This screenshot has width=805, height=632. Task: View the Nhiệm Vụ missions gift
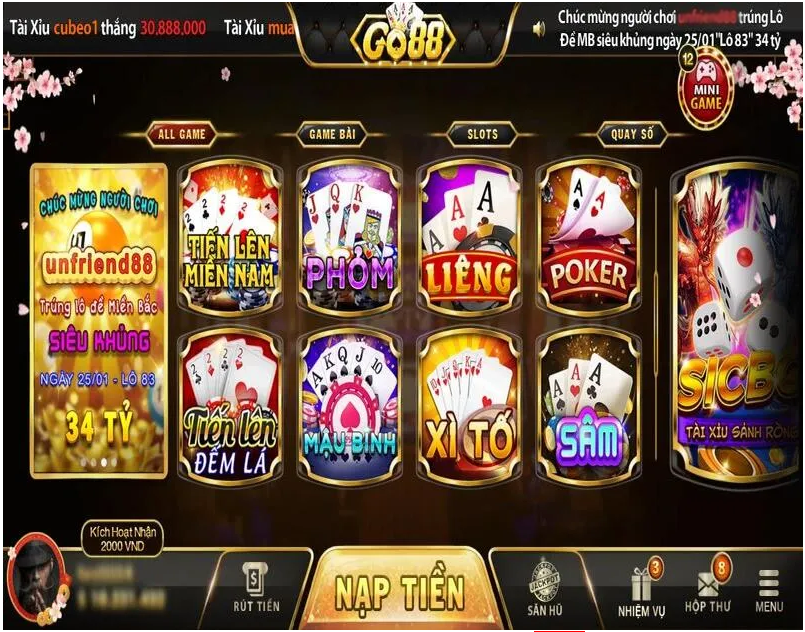pos(639,590)
